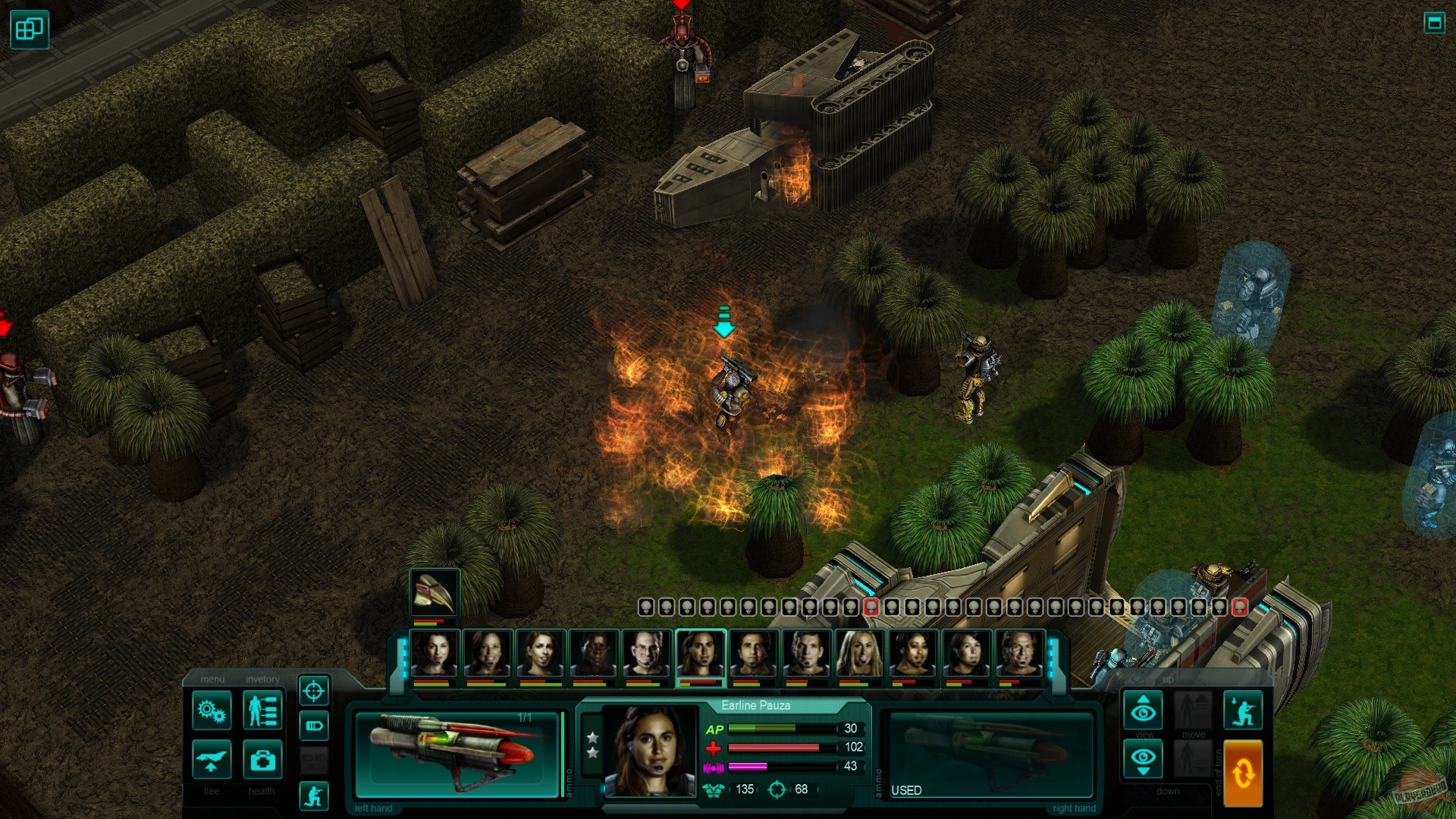Image resolution: width=1456 pixels, height=819 pixels.
Task: Click the bullet ammo icon
Action: [x=315, y=725]
